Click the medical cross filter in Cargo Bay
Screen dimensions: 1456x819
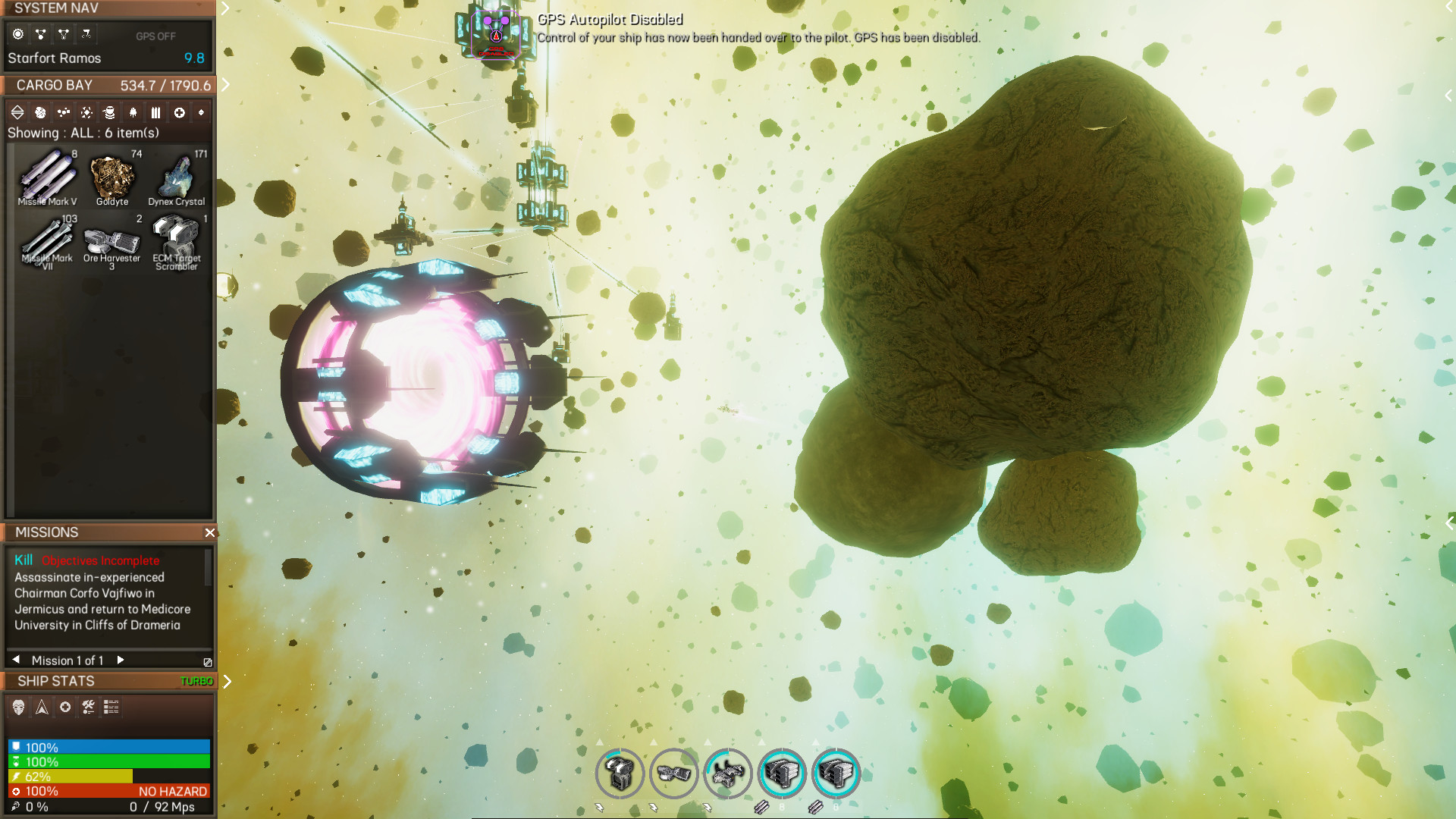click(x=179, y=112)
